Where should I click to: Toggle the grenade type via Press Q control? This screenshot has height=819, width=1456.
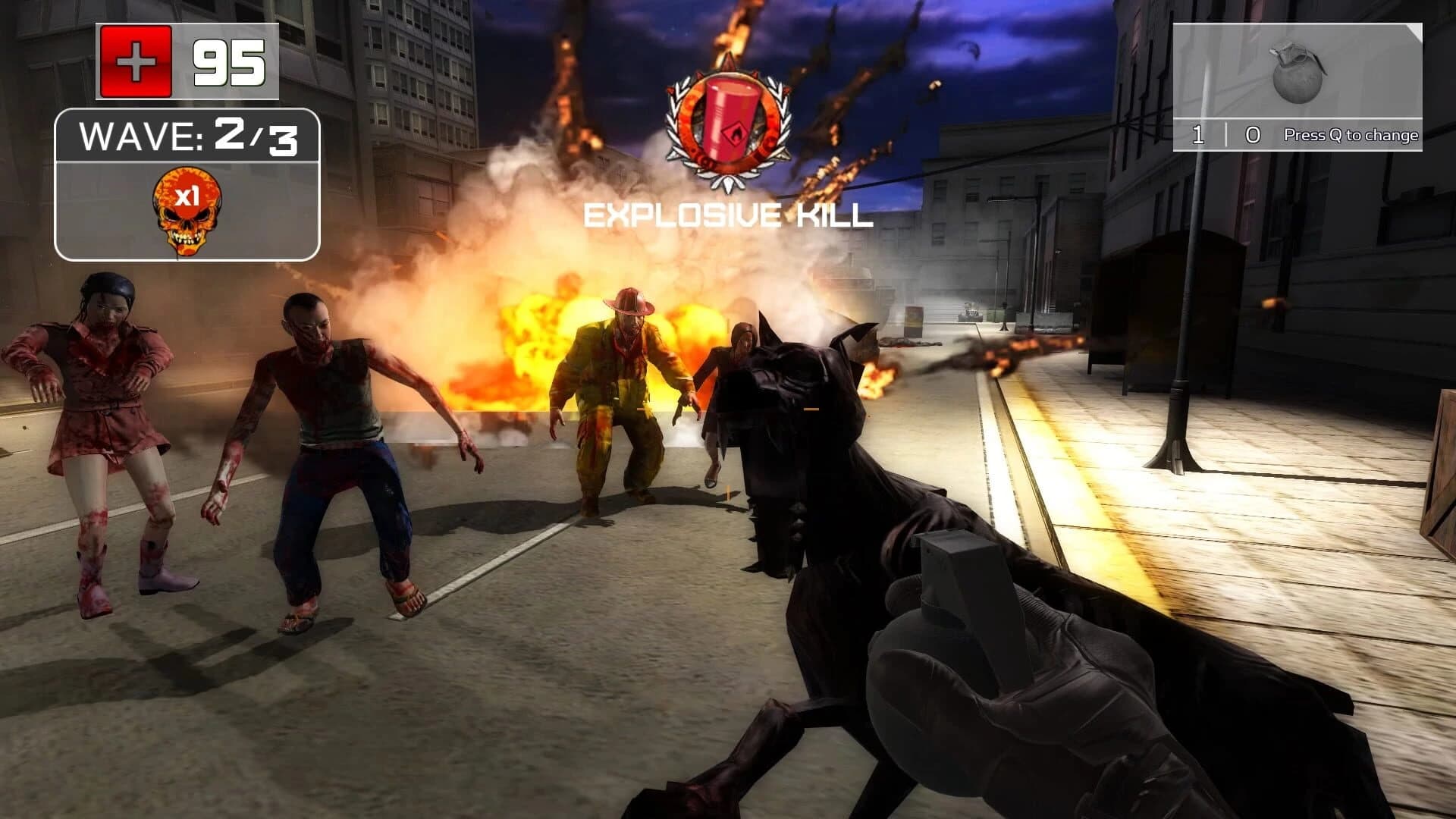click(1351, 134)
